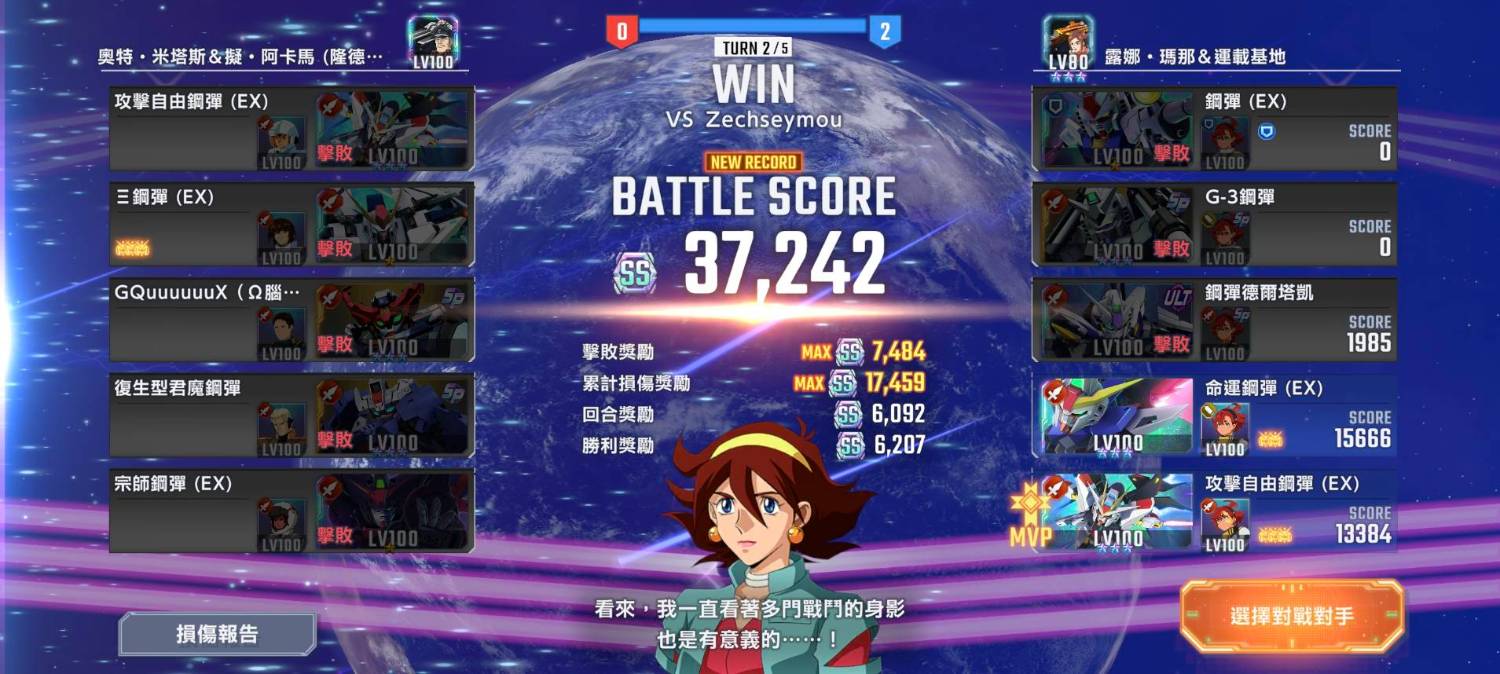Viewport: 1500px width, 674px height.
Task: Select your MVP 攻擊自由鋼彈 (EX) row
Action: (1214, 511)
